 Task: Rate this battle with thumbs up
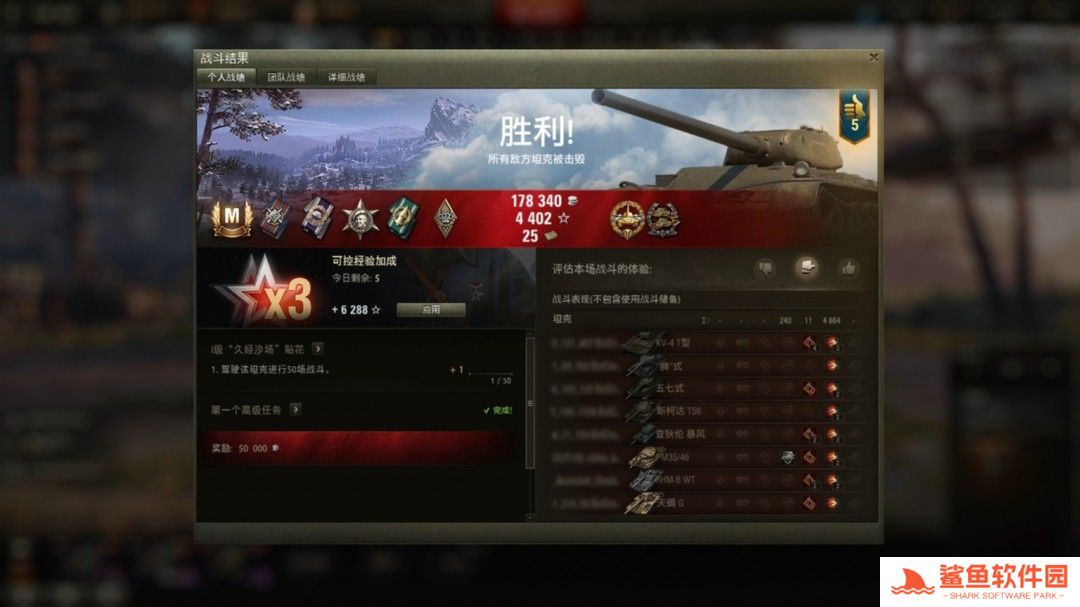click(x=849, y=268)
